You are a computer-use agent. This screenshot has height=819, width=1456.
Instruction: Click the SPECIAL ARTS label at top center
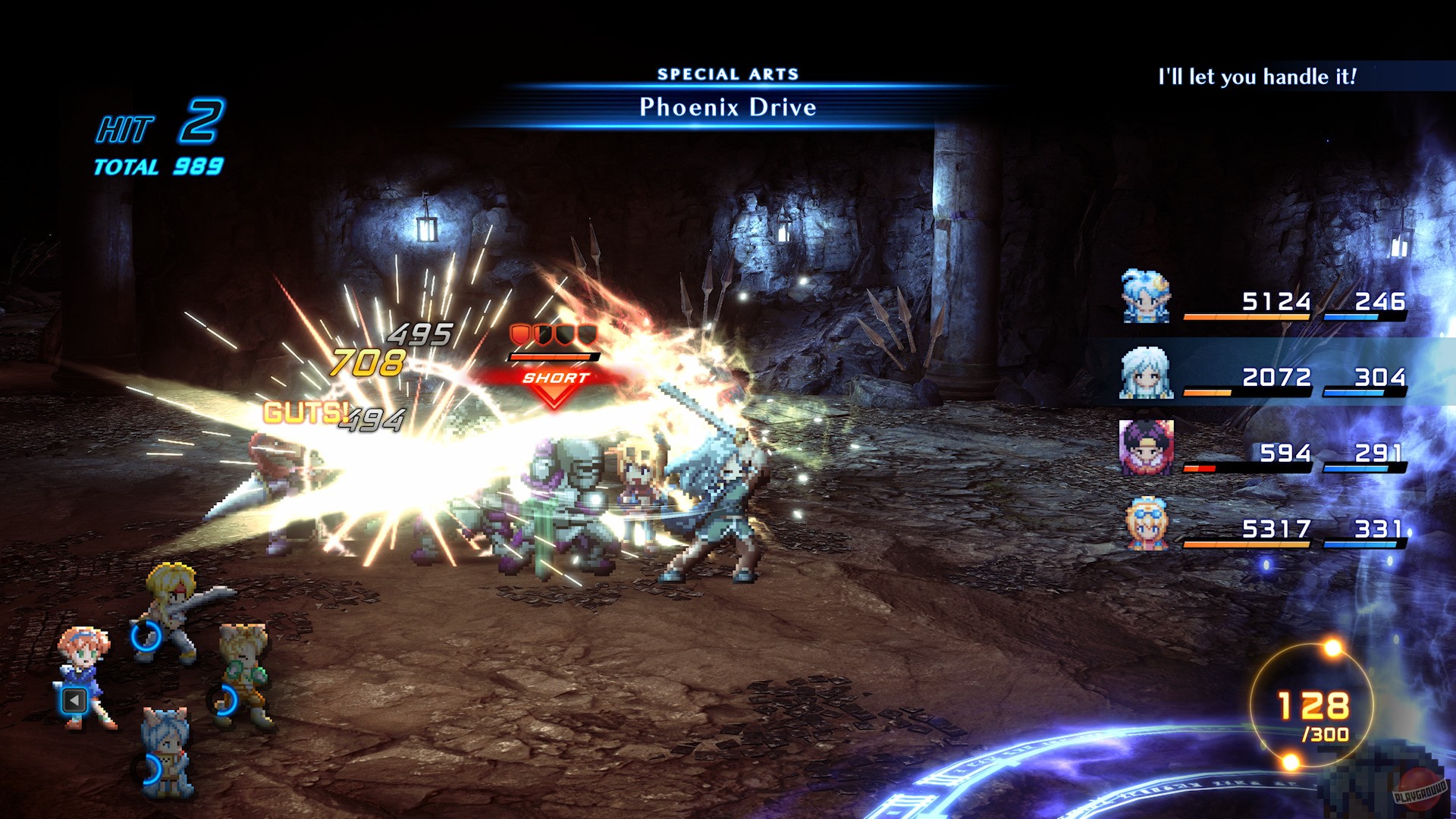(728, 73)
